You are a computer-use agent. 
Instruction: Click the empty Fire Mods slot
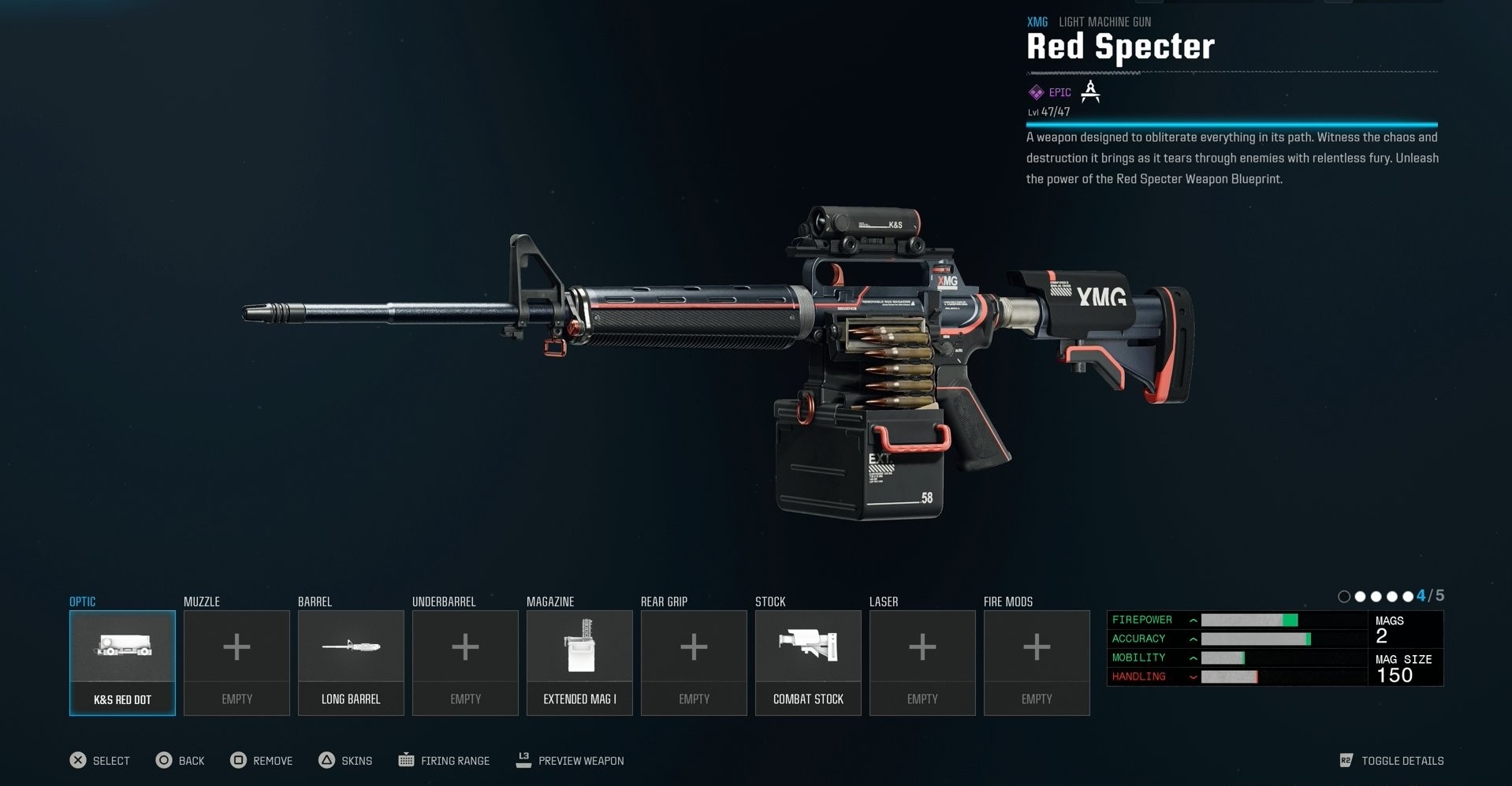tap(1036, 662)
